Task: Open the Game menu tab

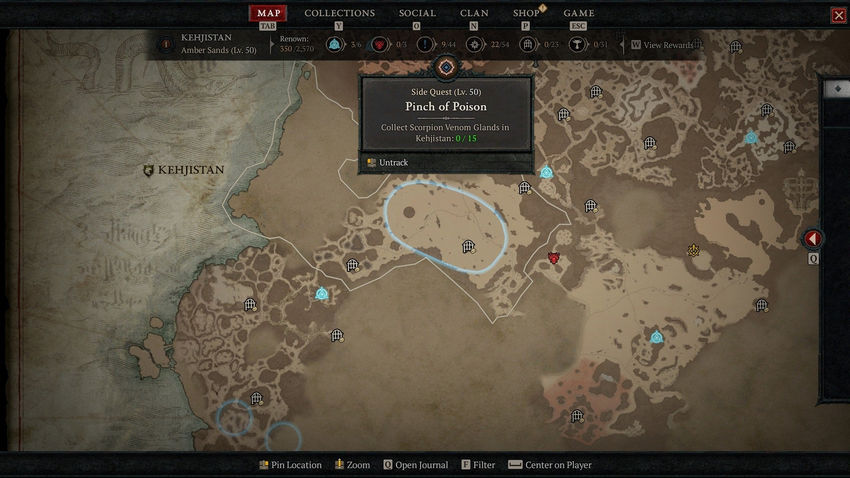Action: pyautogui.click(x=579, y=13)
